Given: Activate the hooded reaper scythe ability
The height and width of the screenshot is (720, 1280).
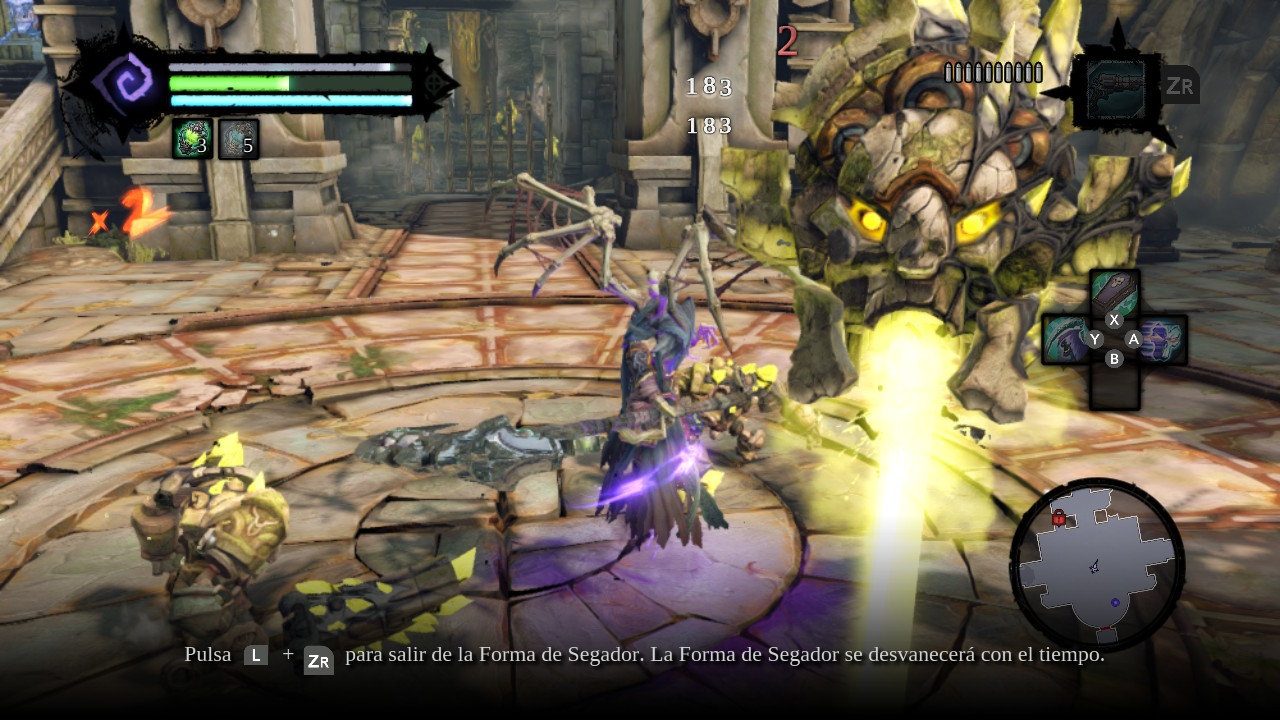Looking at the screenshot, I should click(1065, 340).
